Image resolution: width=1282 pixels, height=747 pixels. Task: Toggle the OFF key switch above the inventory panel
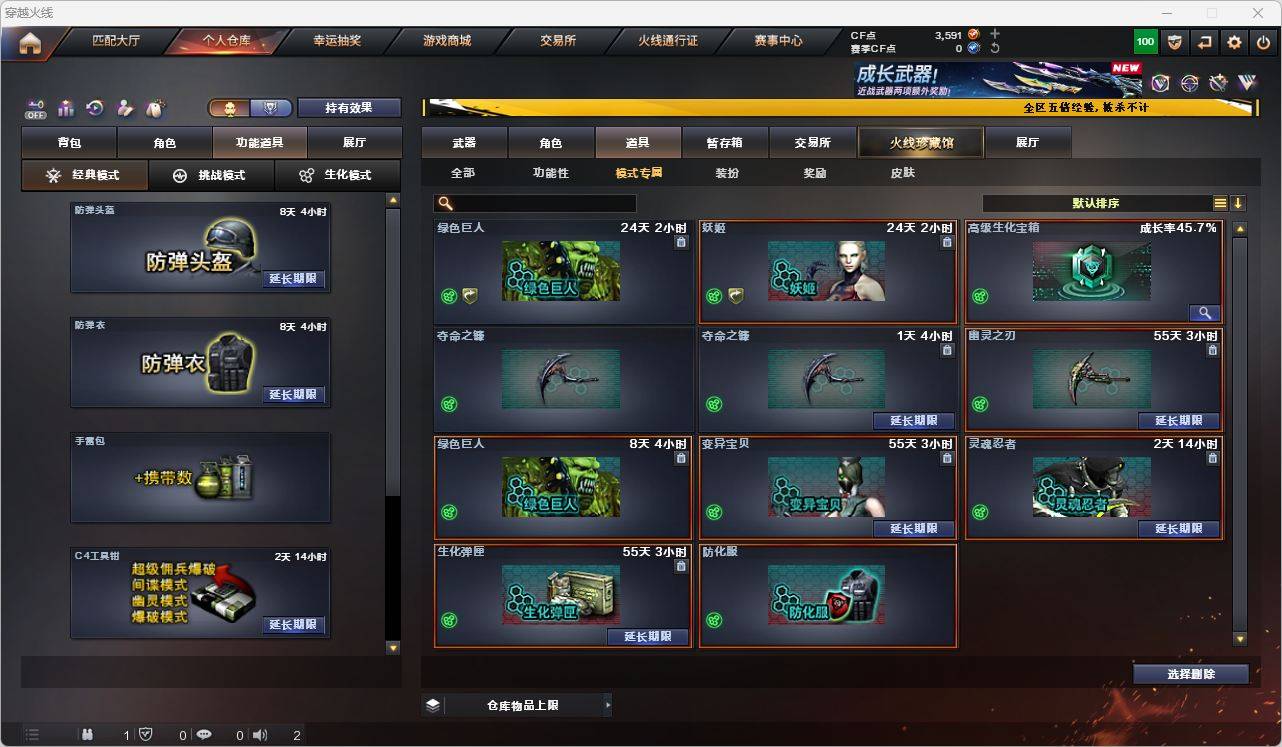coord(35,109)
